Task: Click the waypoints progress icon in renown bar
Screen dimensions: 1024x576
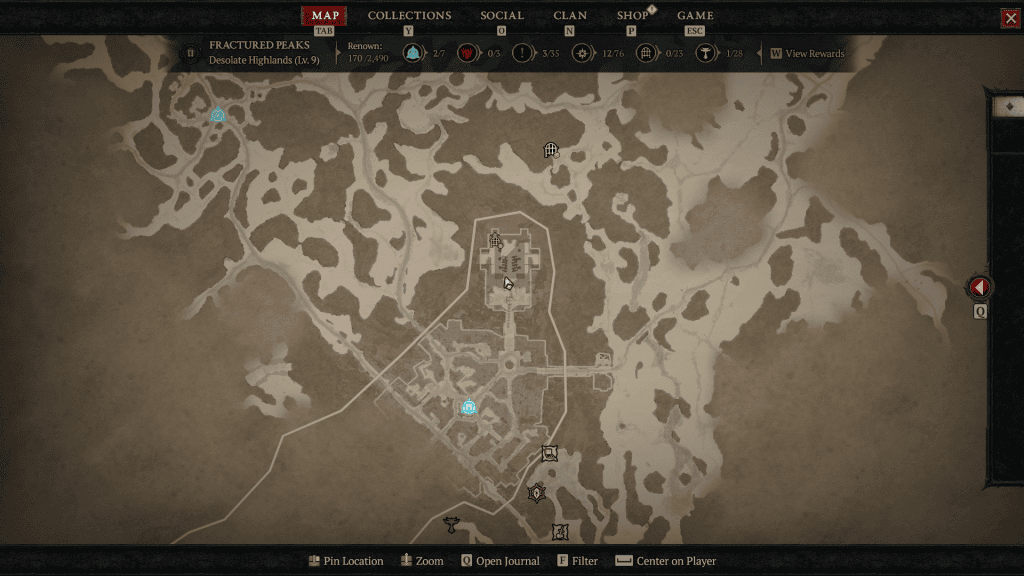Action: tap(412, 54)
